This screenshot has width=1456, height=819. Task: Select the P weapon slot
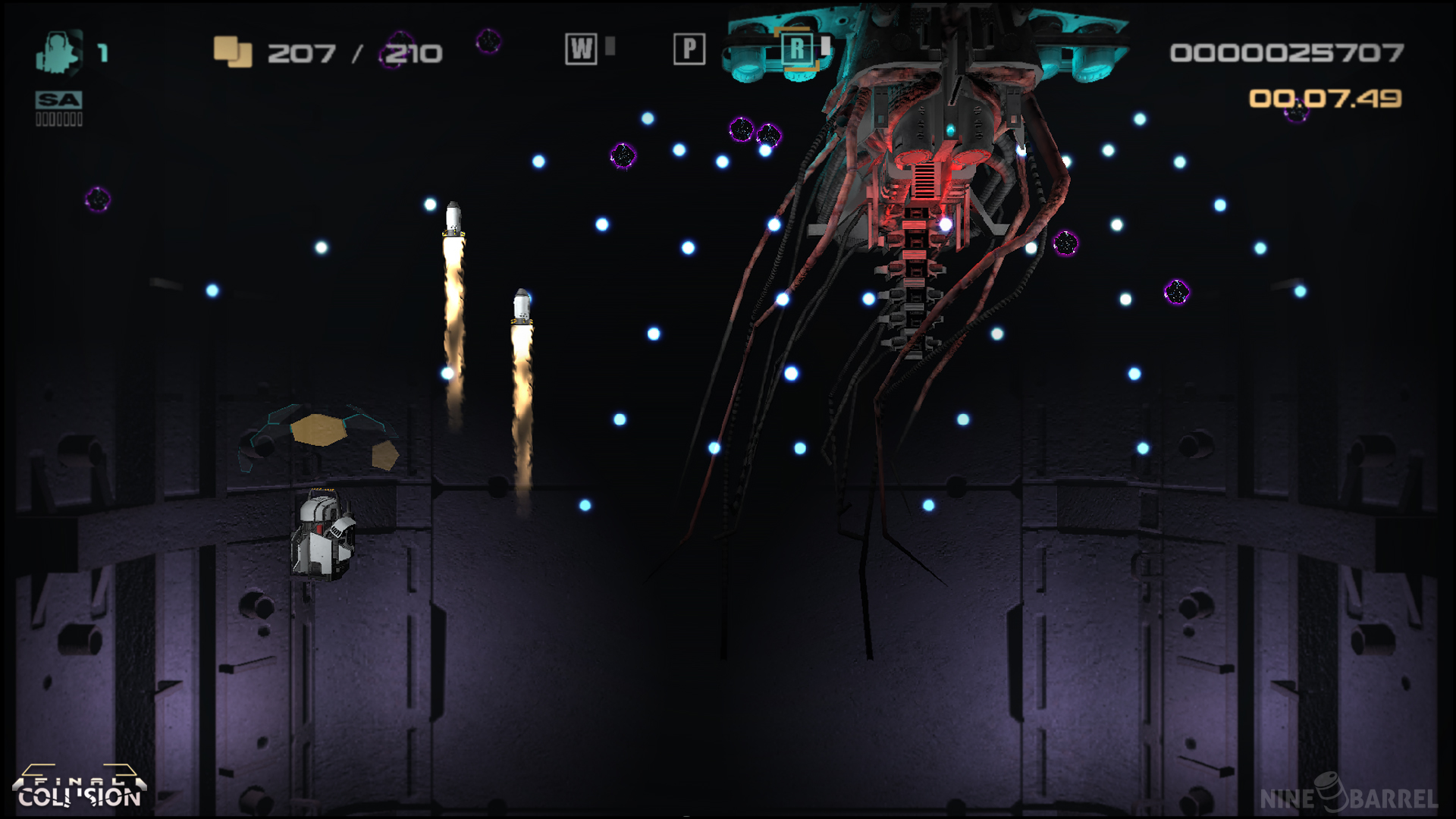pos(689,49)
